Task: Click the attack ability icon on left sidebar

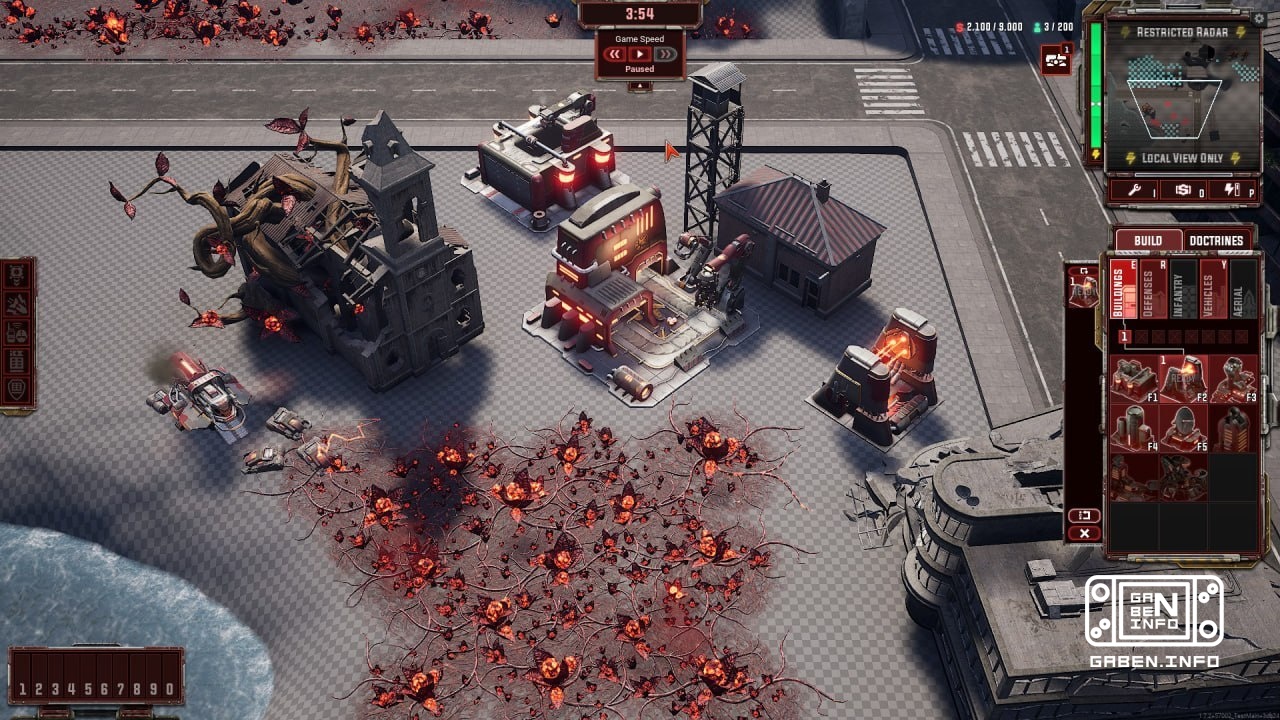Action: click(18, 302)
